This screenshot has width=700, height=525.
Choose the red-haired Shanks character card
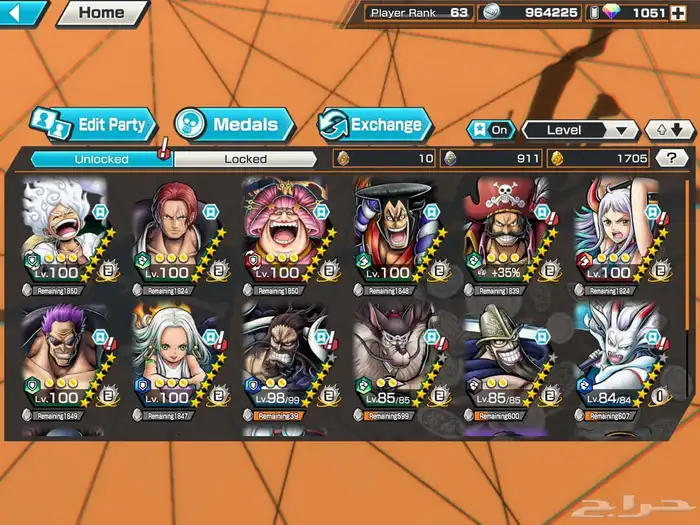tap(175, 235)
